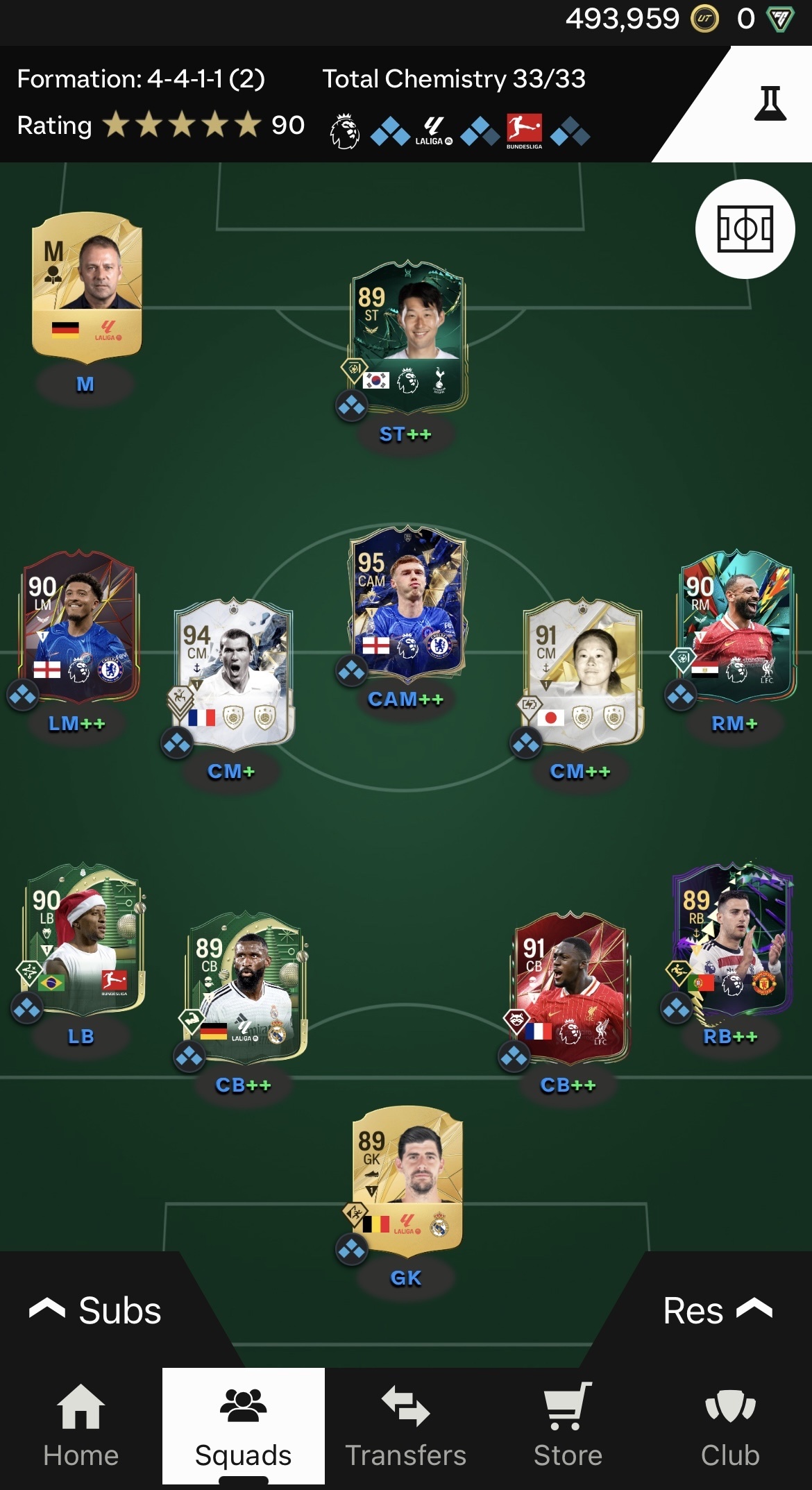Choose the 90 RM Liverpool card

[736, 627]
